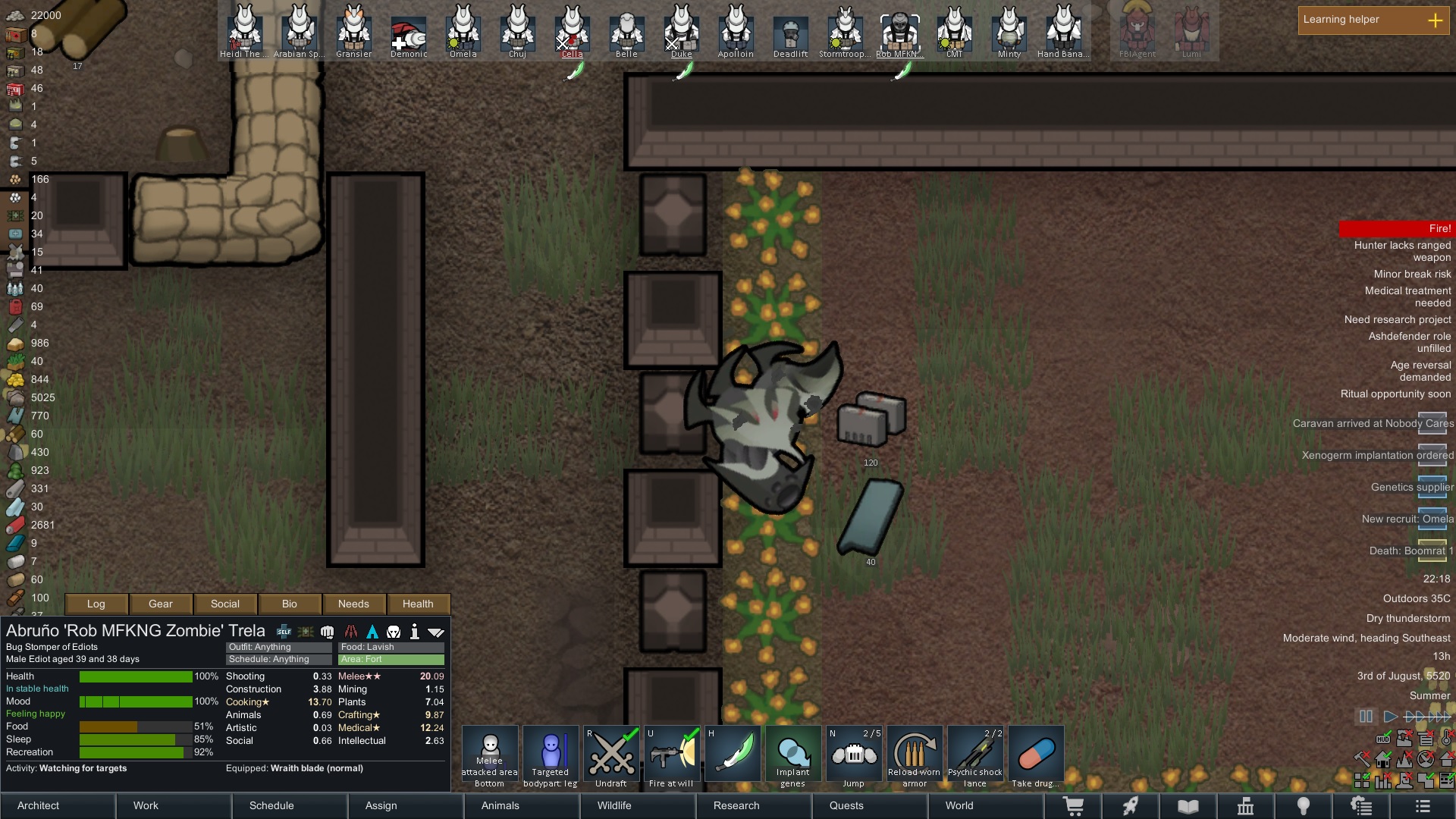The width and height of the screenshot is (1456, 819).
Task: Show the Needs tab
Action: tap(353, 604)
